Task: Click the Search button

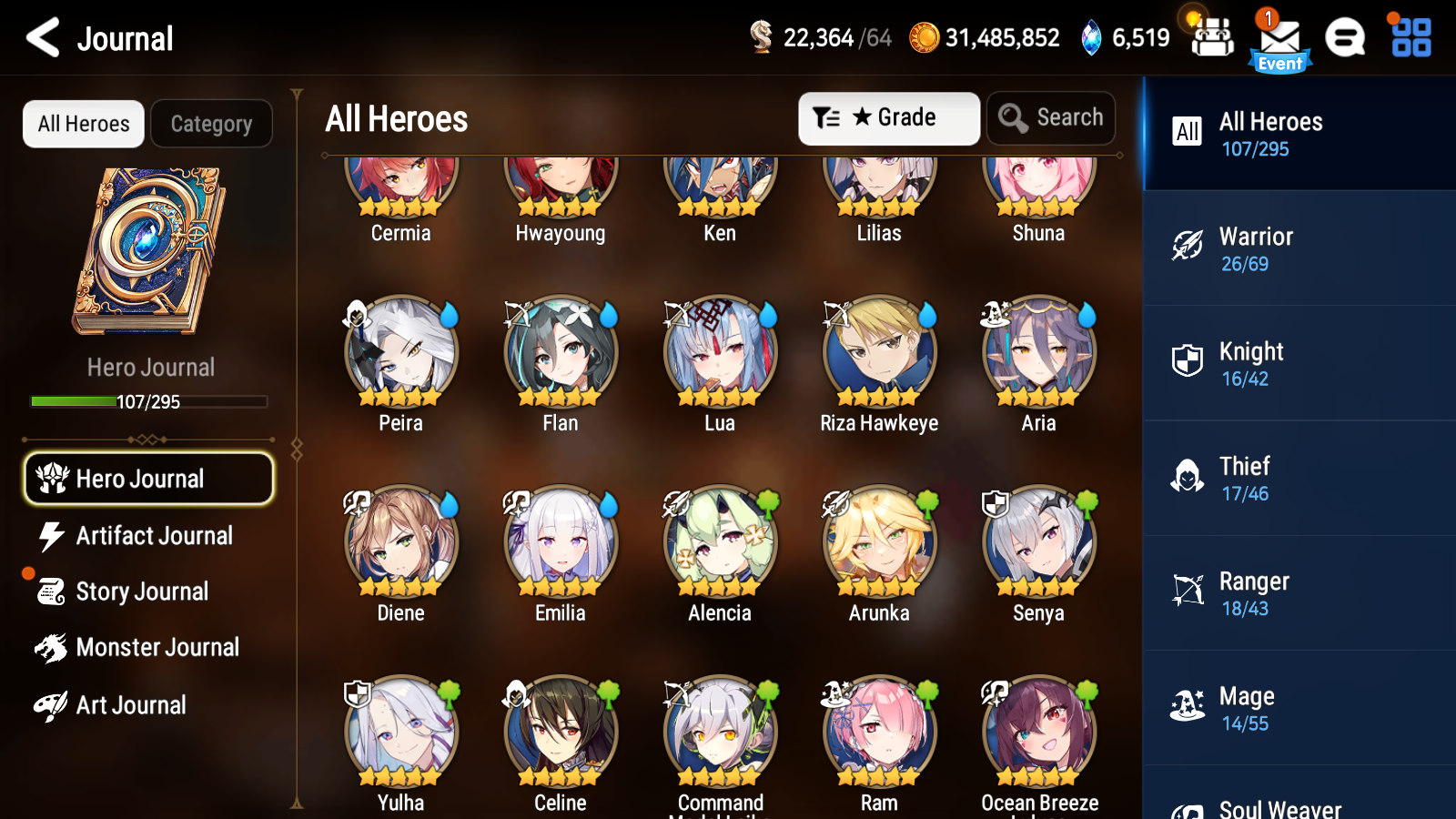Action: 1051,117
